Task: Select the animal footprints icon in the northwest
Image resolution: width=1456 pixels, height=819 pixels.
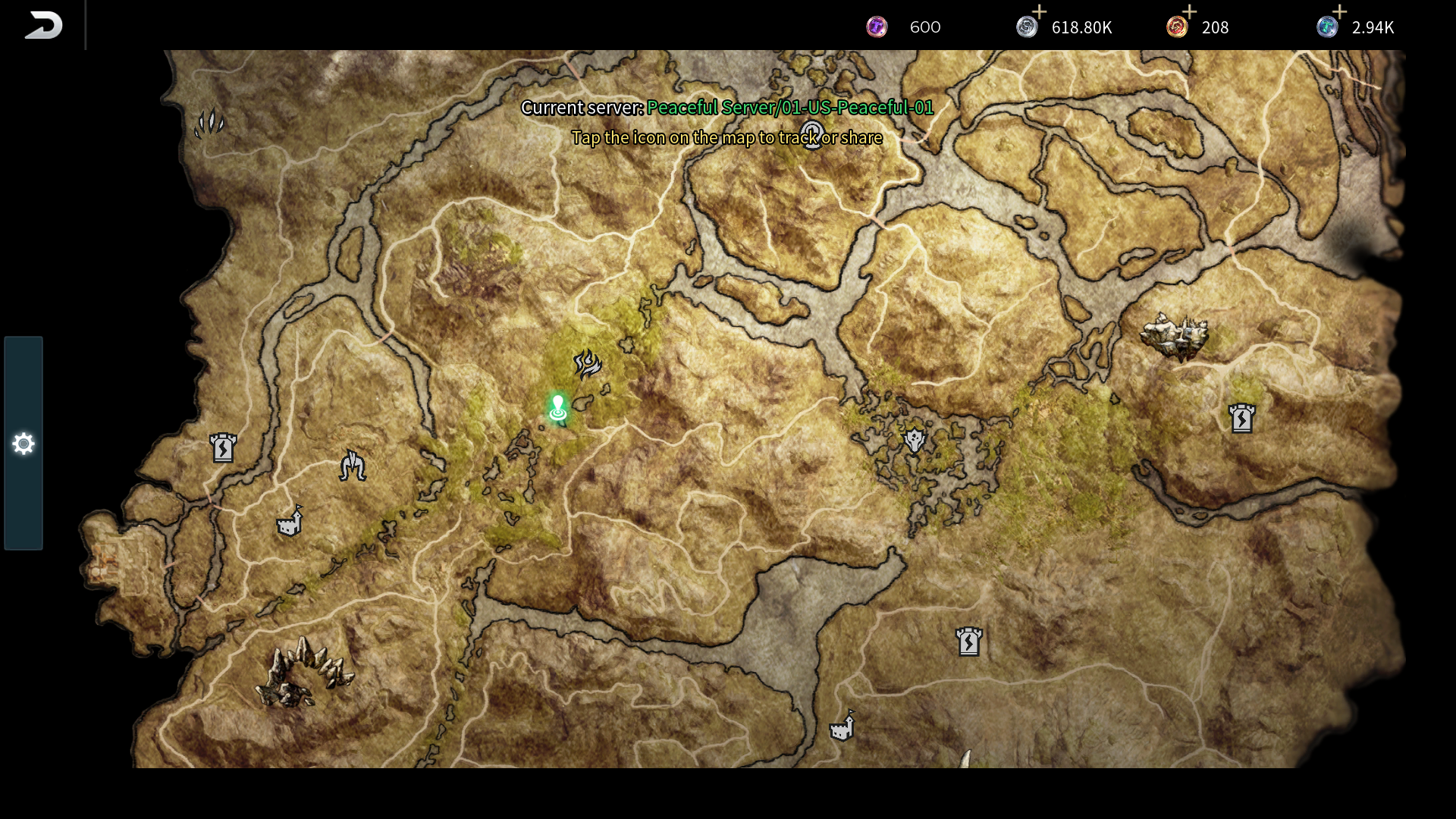Action: pos(209,121)
